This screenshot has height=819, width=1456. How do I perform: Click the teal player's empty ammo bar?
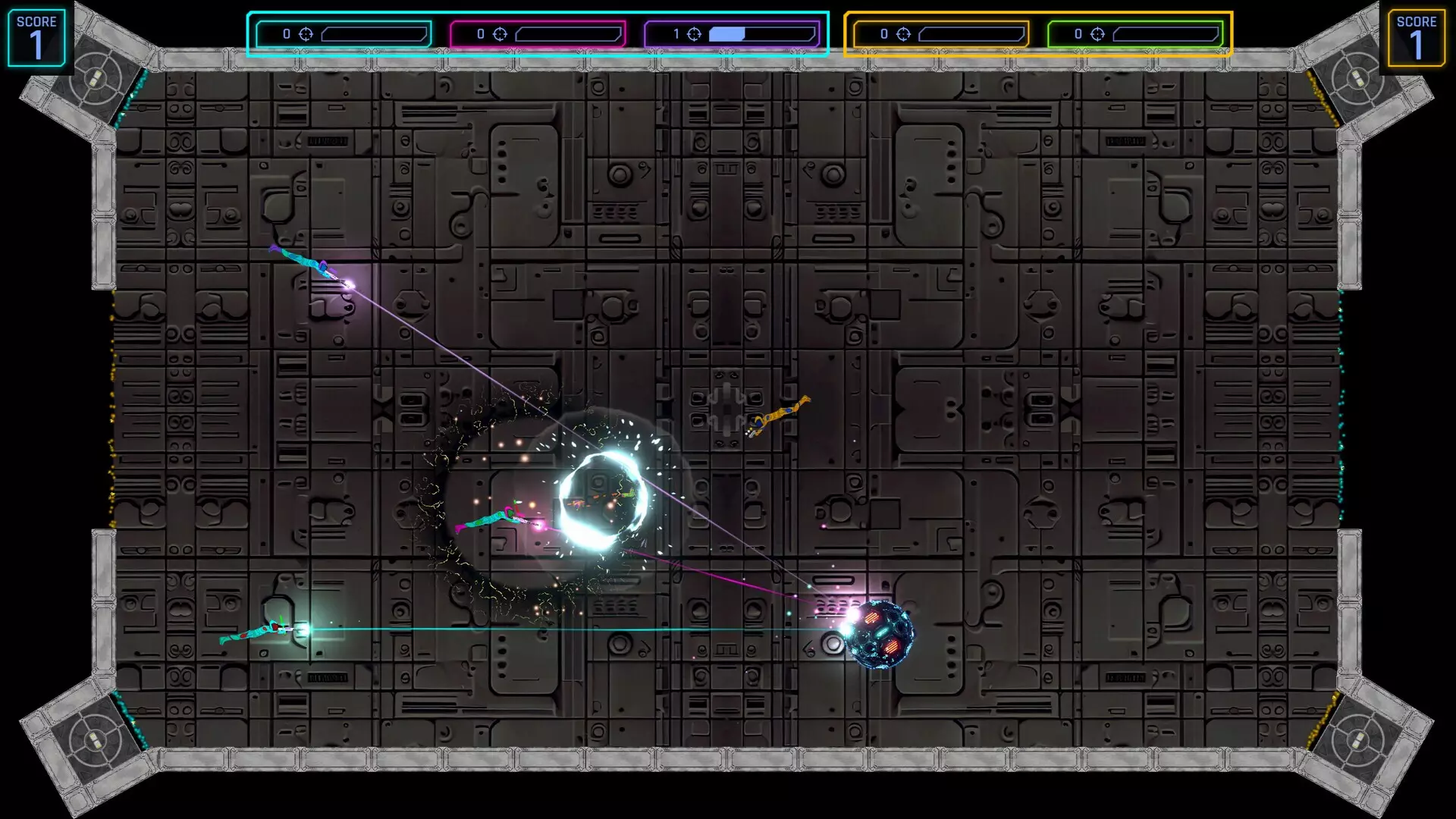(375, 33)
